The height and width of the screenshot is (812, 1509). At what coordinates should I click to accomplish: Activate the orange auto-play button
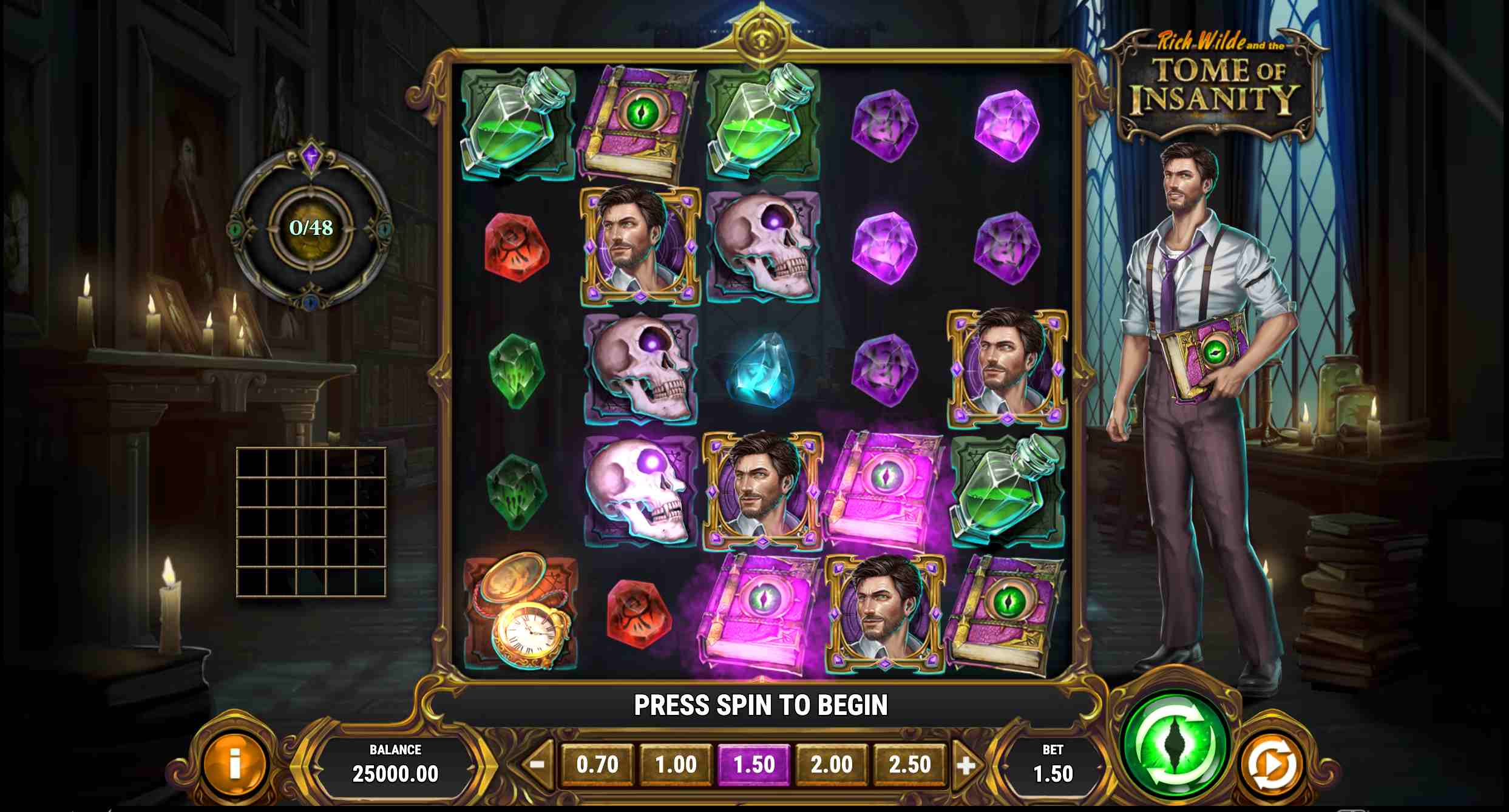click(1269, 765)
